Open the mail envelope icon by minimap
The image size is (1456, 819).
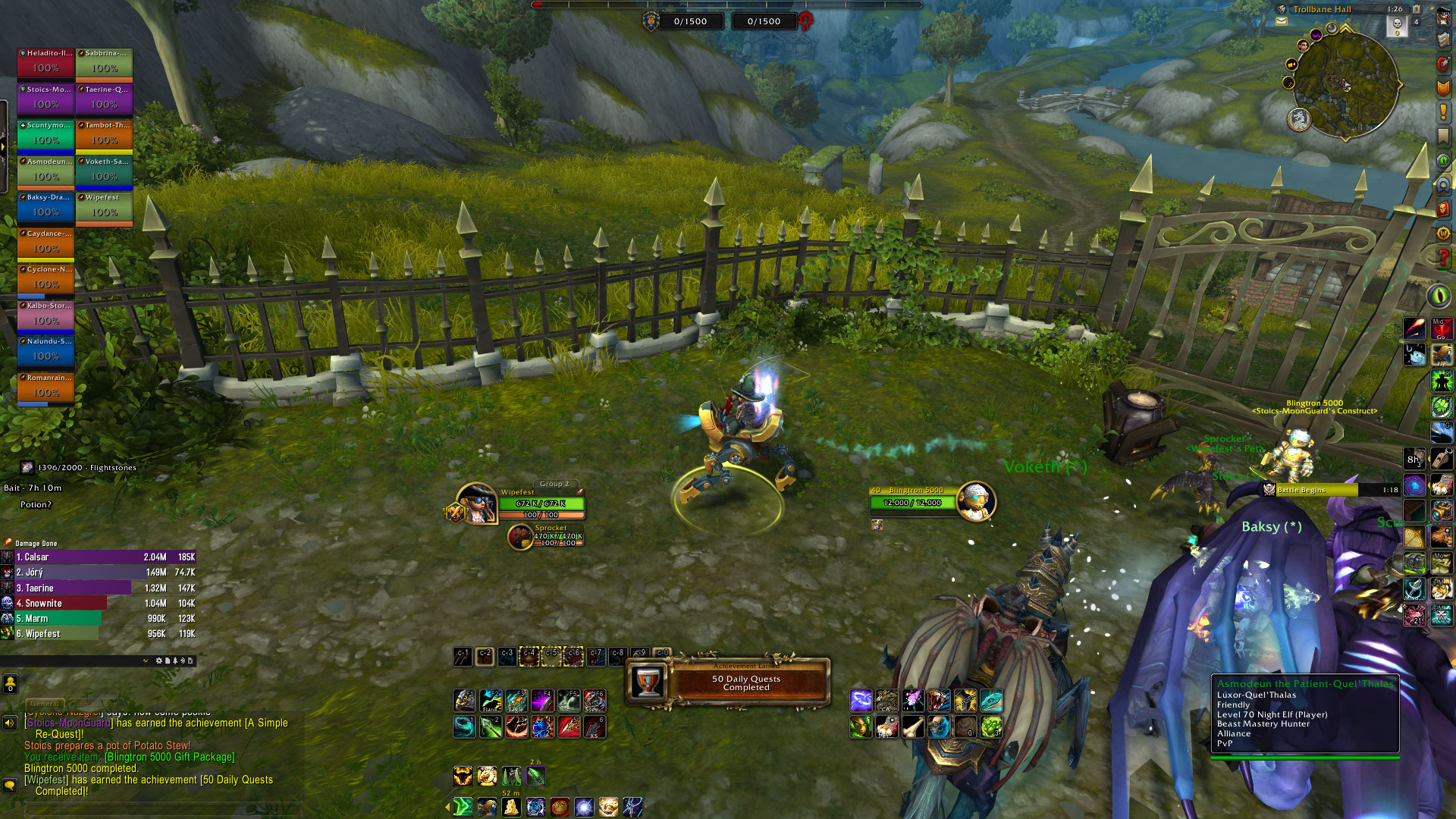pyautogui.click(x=1282, y=21)
